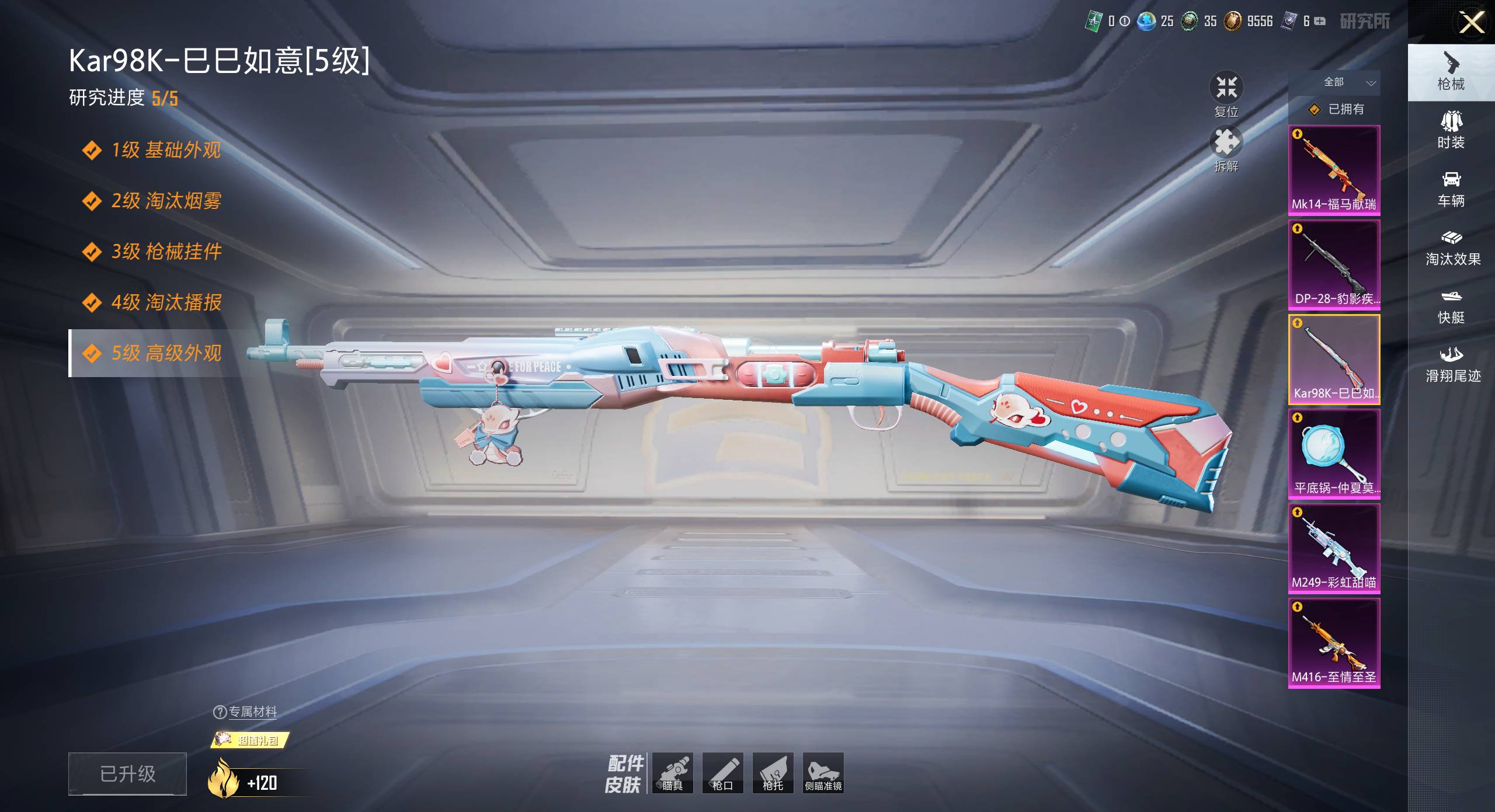Open 专属材料 exclusive materials help

245,712
